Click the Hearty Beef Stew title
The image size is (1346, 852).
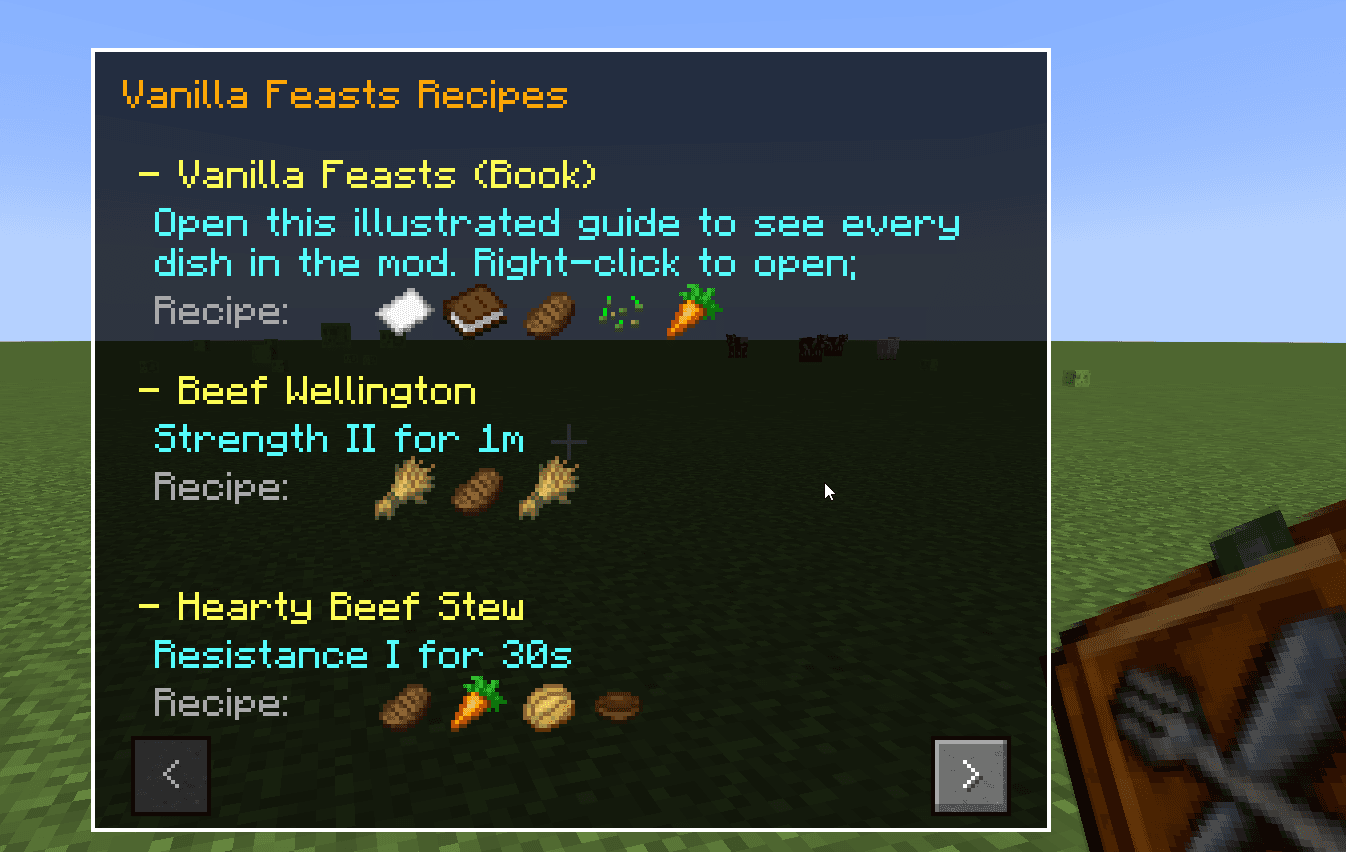coord(335,605)
